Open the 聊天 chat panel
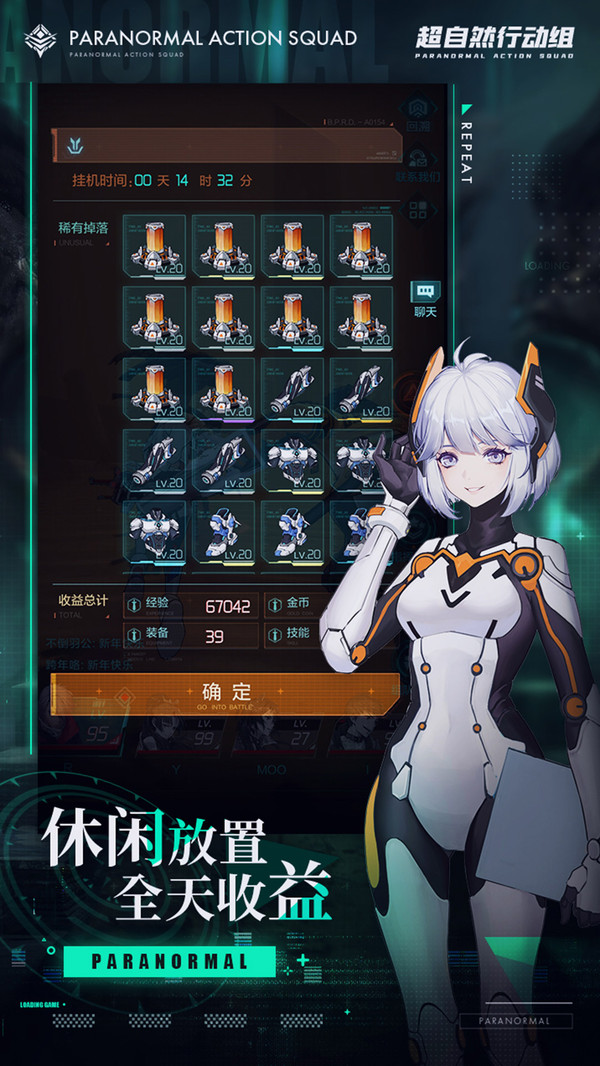 pos(425,292)
